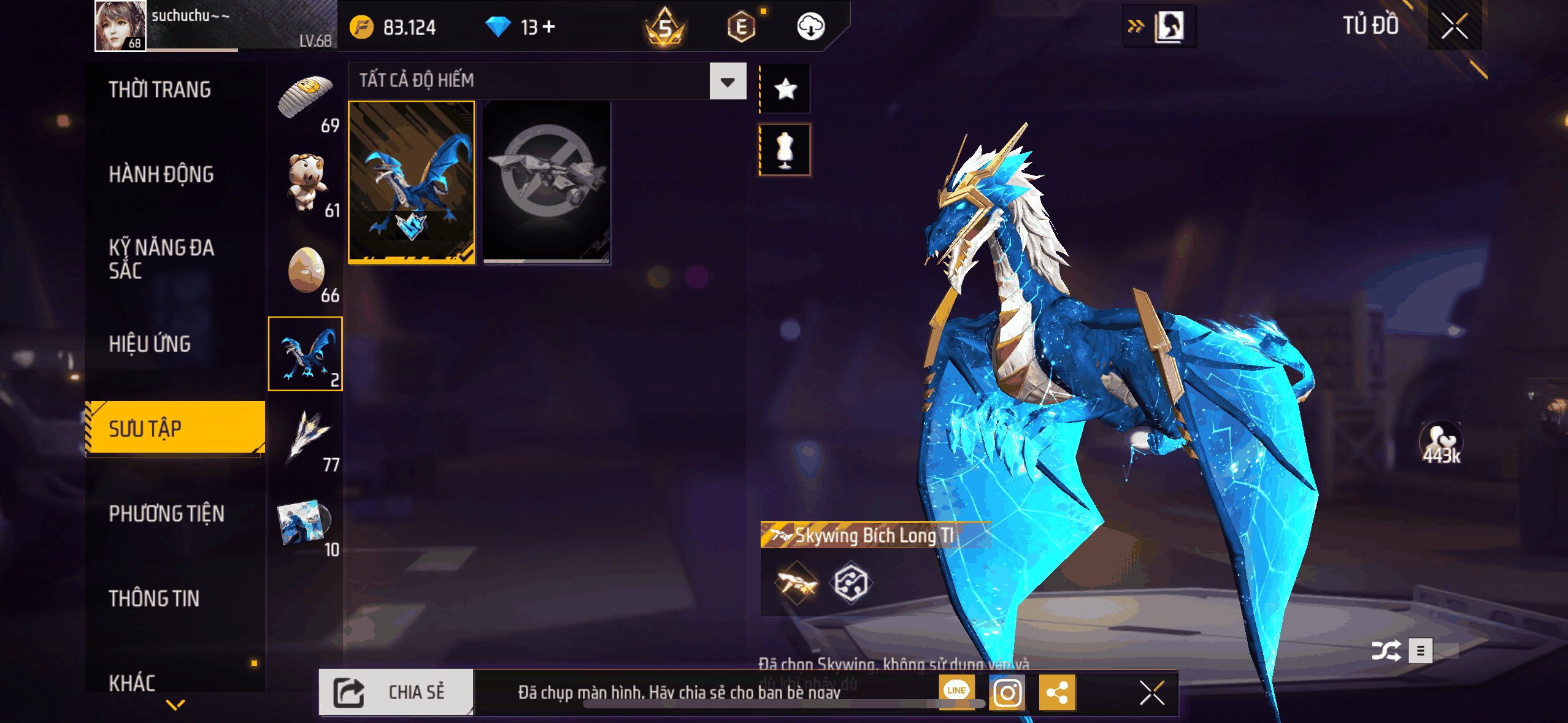Image resolution: width=1568 pixels, height=723 pixels.
Task: Add diamonds with the plus button
Action: (x=550, y=26)
